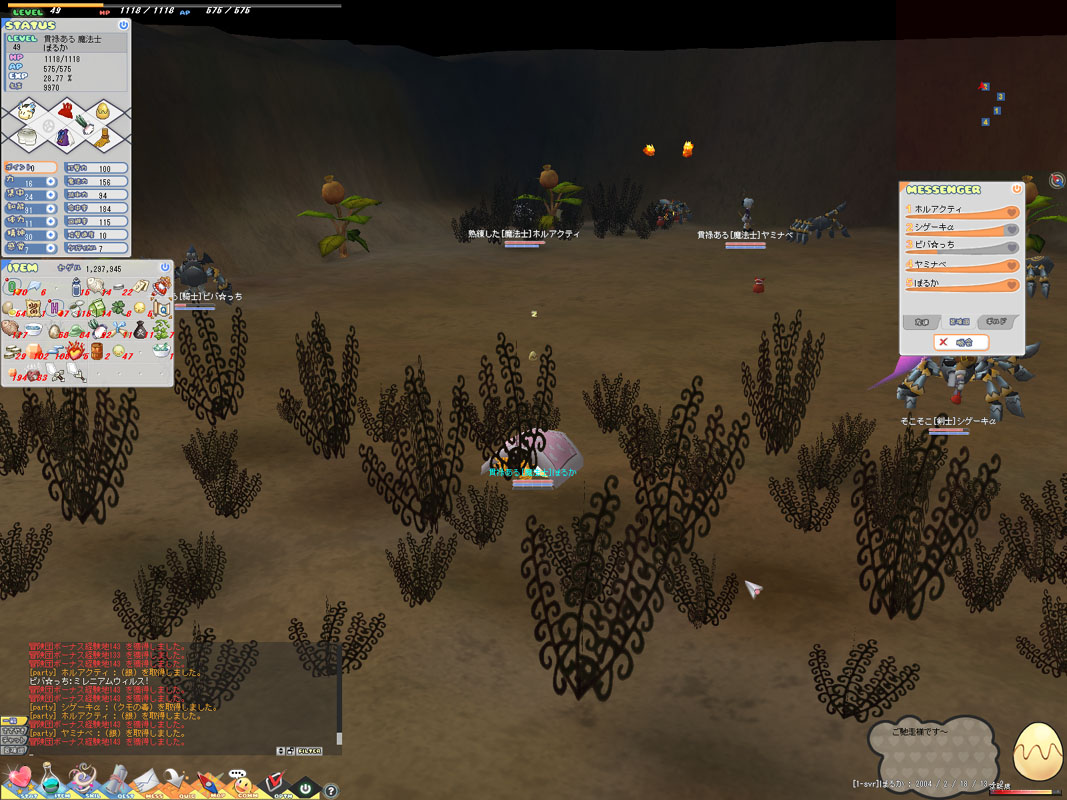
Task: Open the STAT heart menu icon
Action: (18, 778)
